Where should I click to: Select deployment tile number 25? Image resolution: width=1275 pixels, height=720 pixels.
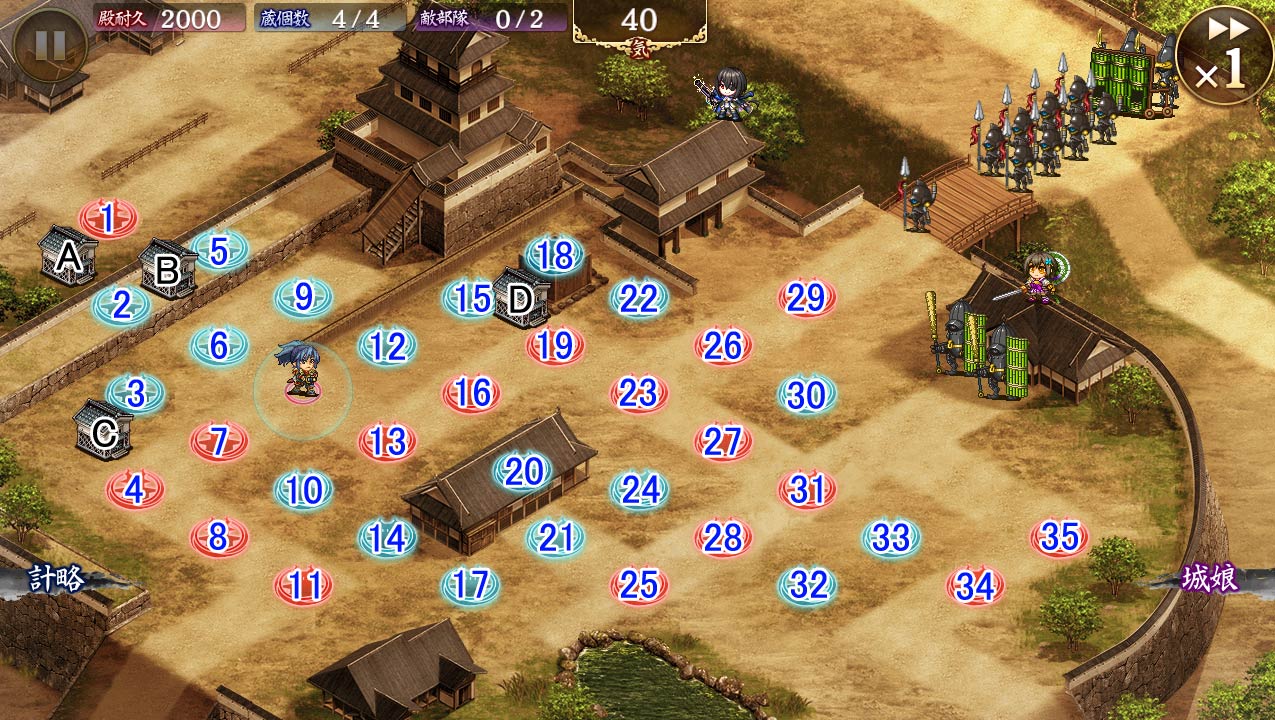(x=639, y=585)
